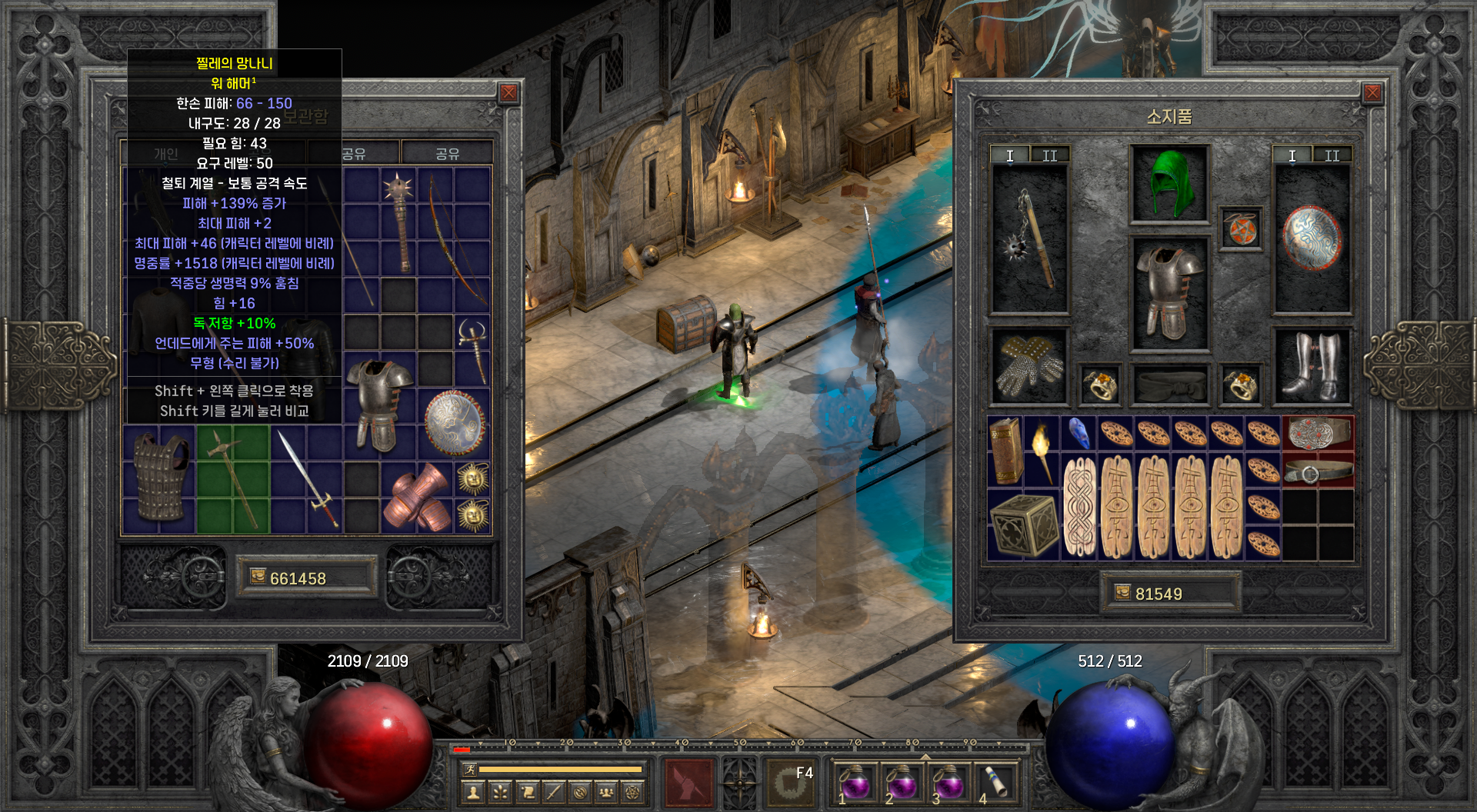Select the long sword in stash
The image size is (1477, 812).
pyautogui.click(x=308, y=480)
